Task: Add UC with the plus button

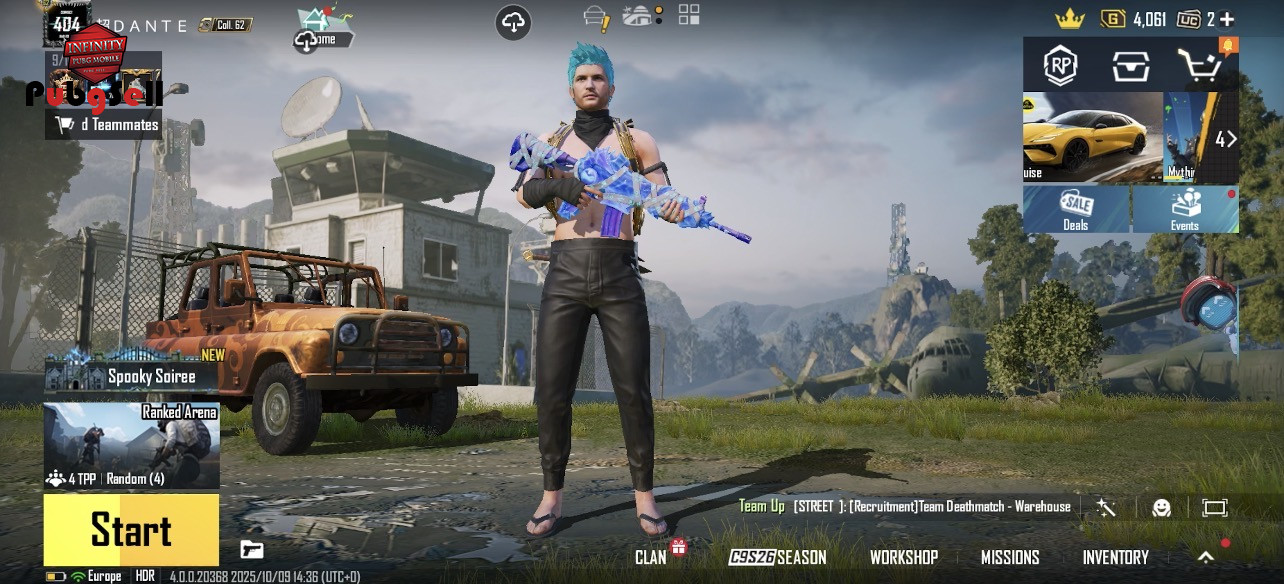Action: 1227,19
